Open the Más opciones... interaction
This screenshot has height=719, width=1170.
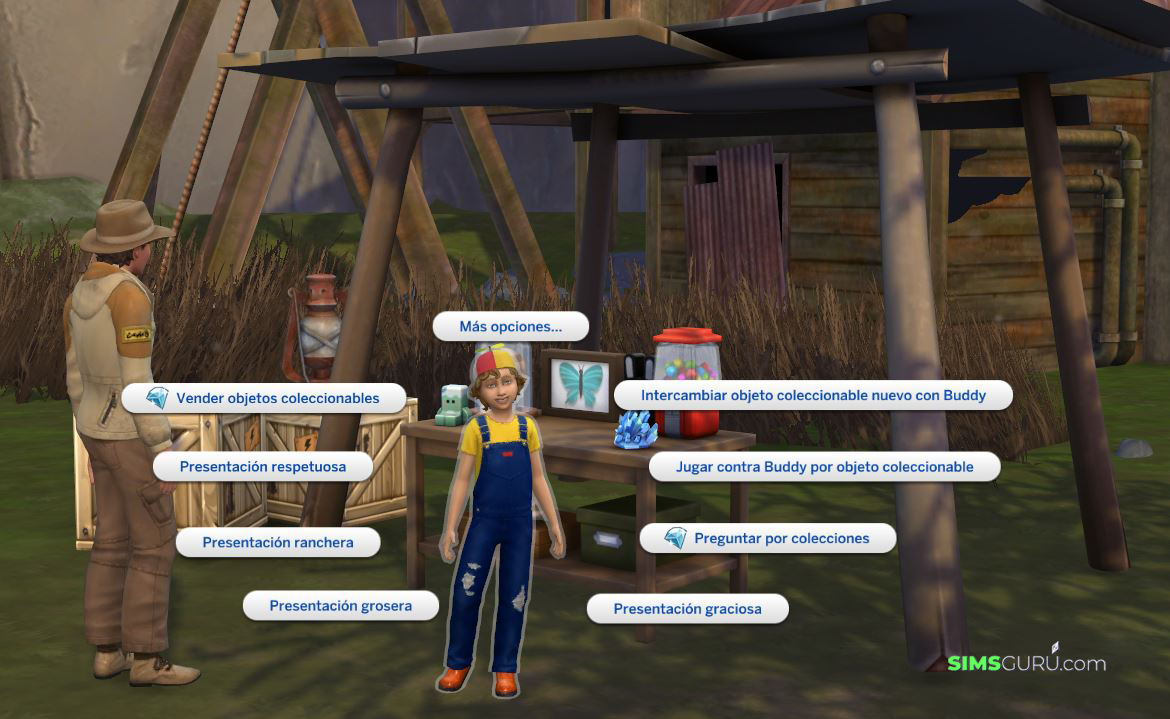[510, 326]
